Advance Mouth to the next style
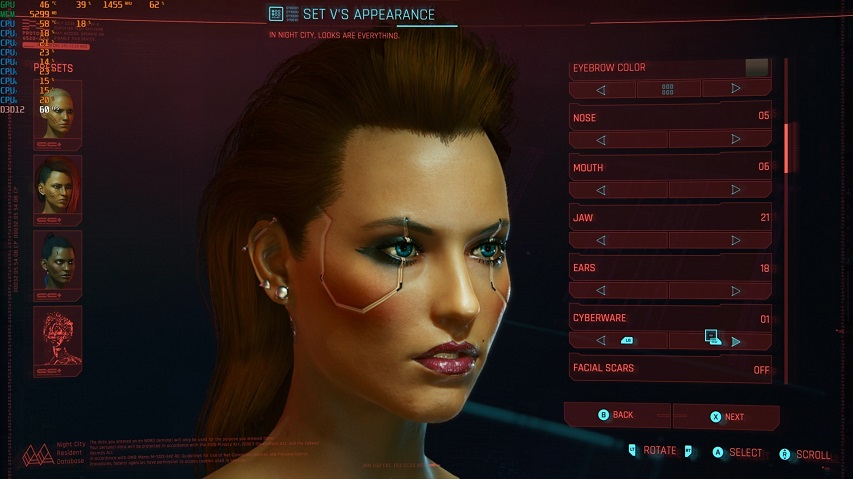The height and width of the screenshot is (479, 853). click(x=736, y=190)
